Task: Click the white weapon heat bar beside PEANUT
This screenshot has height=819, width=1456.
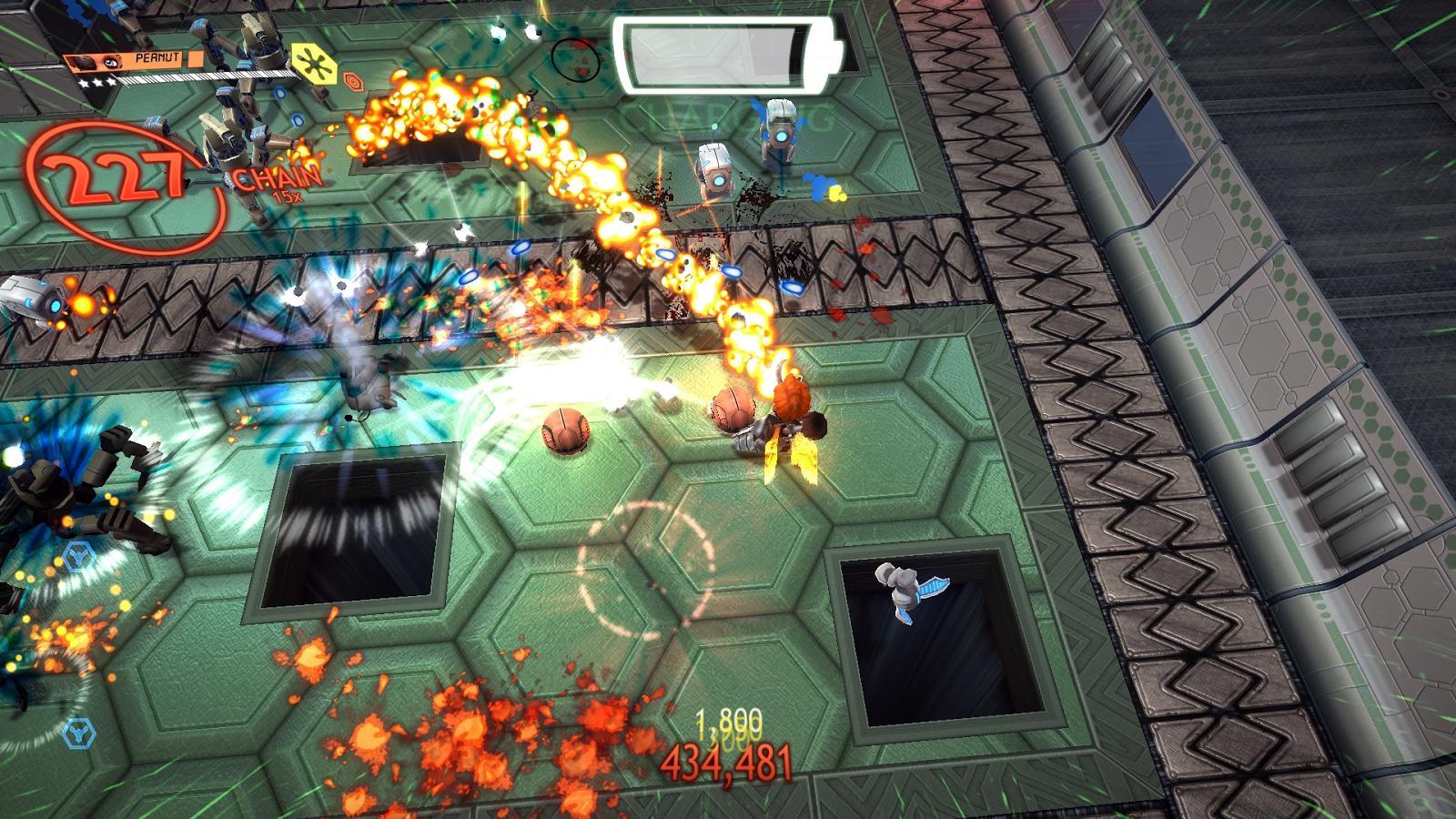Action: (209, 74)
